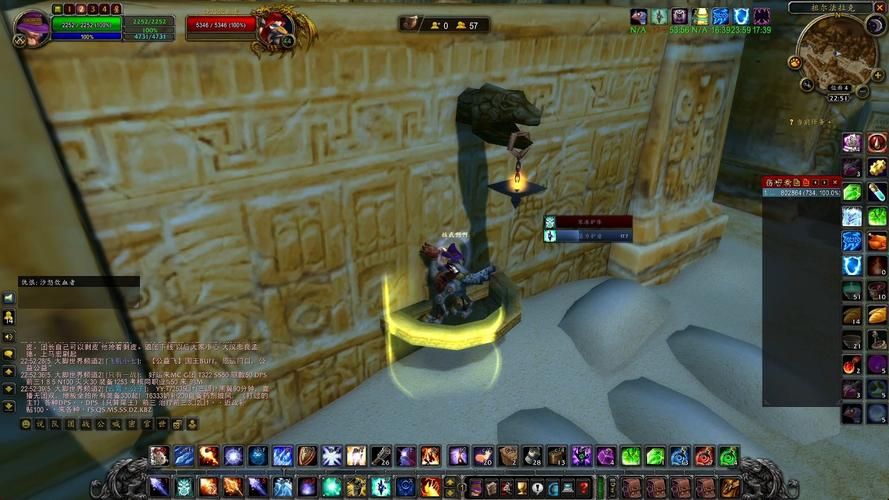This screenshot has width=889, height=500.
Task: Click the rat buff icon at the top
Action: point(639,17)
